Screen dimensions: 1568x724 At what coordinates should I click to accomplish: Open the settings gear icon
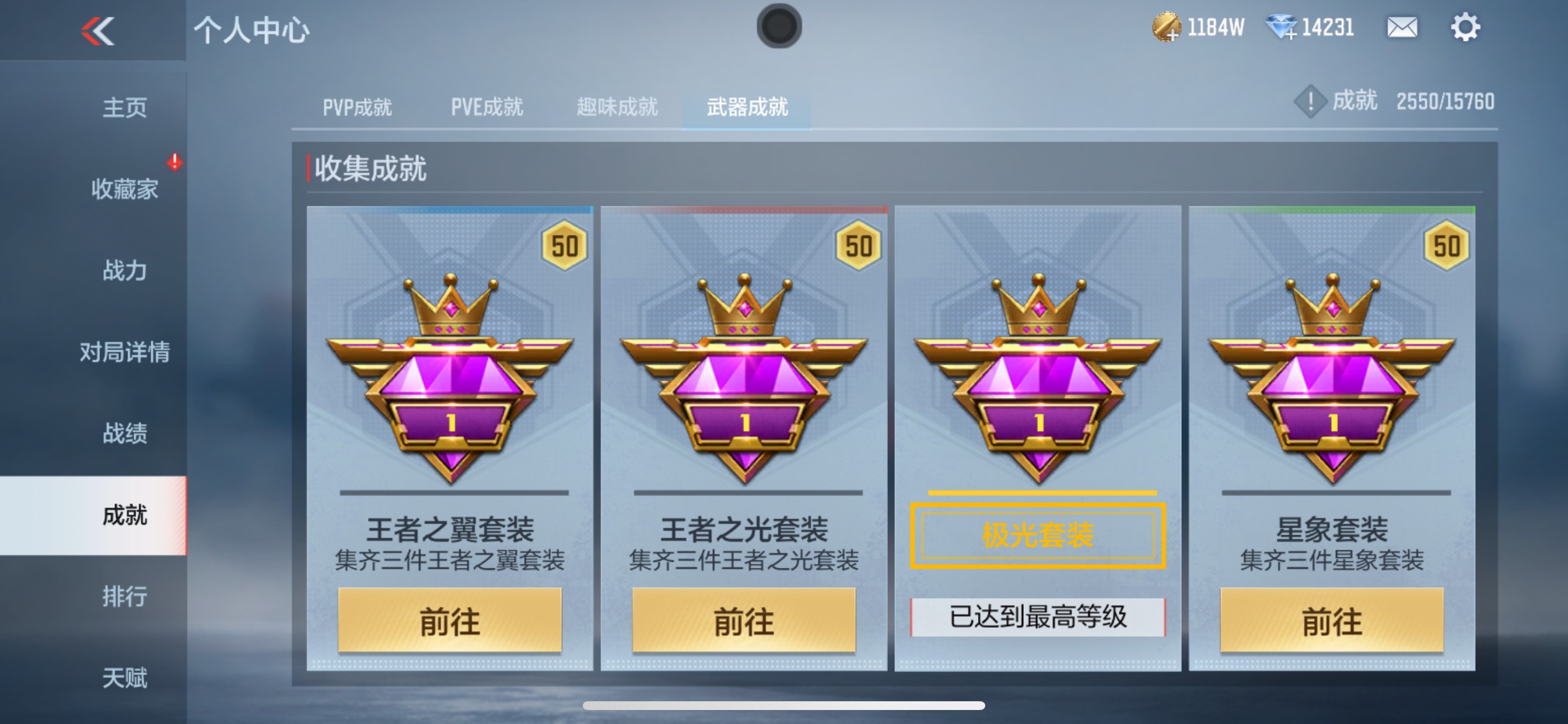(1467, 27)
